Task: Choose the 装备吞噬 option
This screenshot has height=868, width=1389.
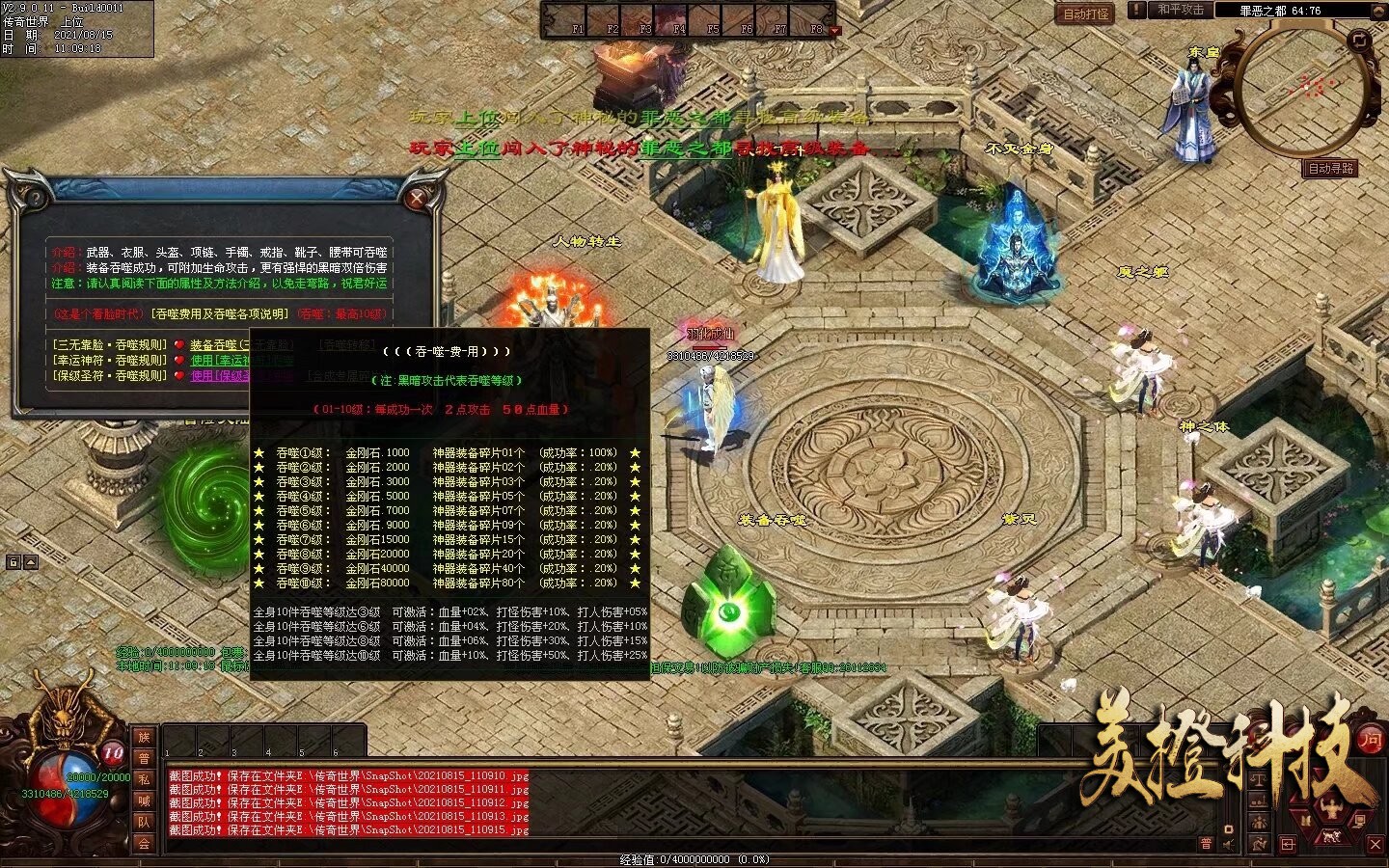Action: (213, 345)
